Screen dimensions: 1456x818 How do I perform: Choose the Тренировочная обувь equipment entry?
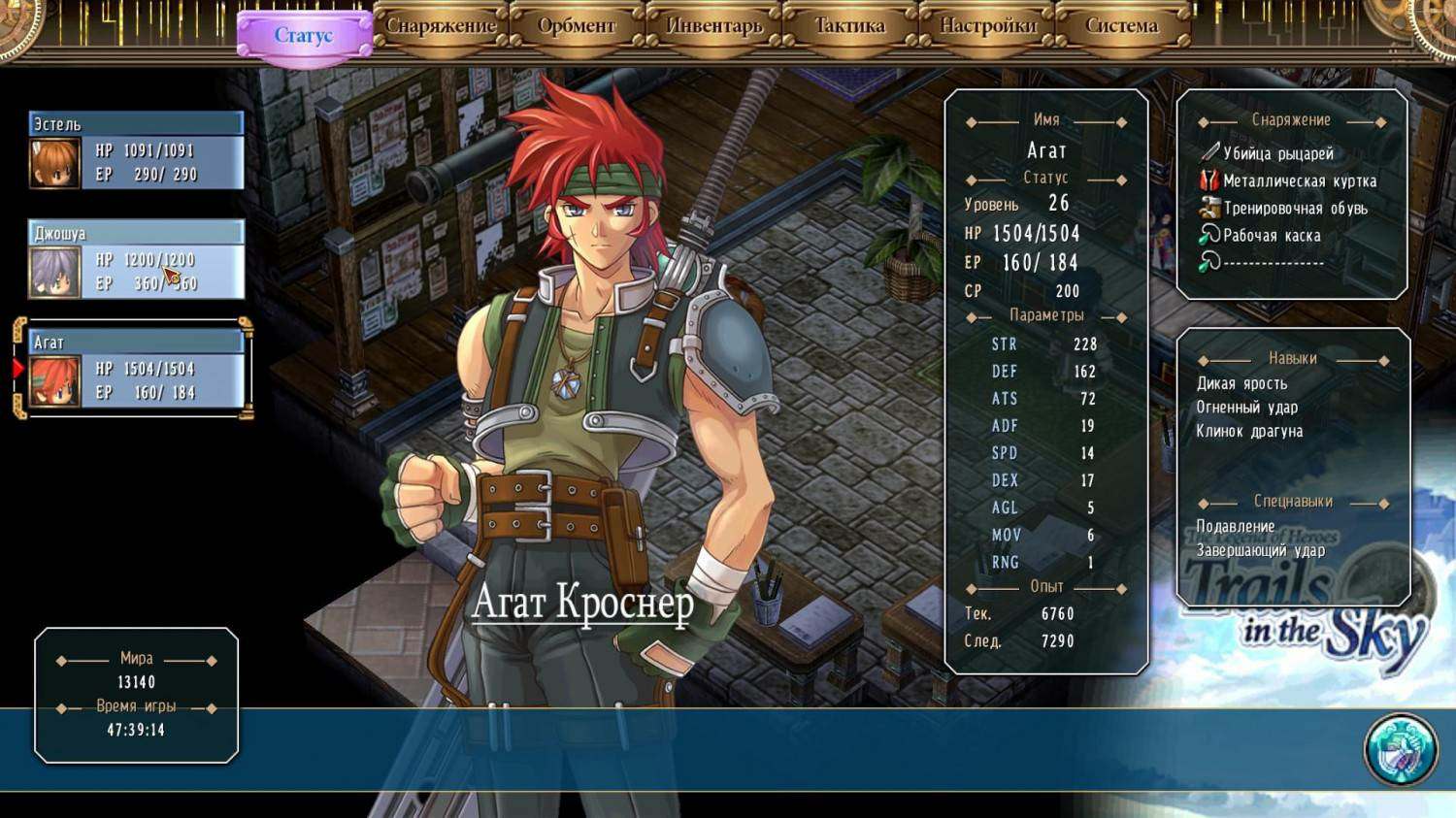click(1295, 208)
